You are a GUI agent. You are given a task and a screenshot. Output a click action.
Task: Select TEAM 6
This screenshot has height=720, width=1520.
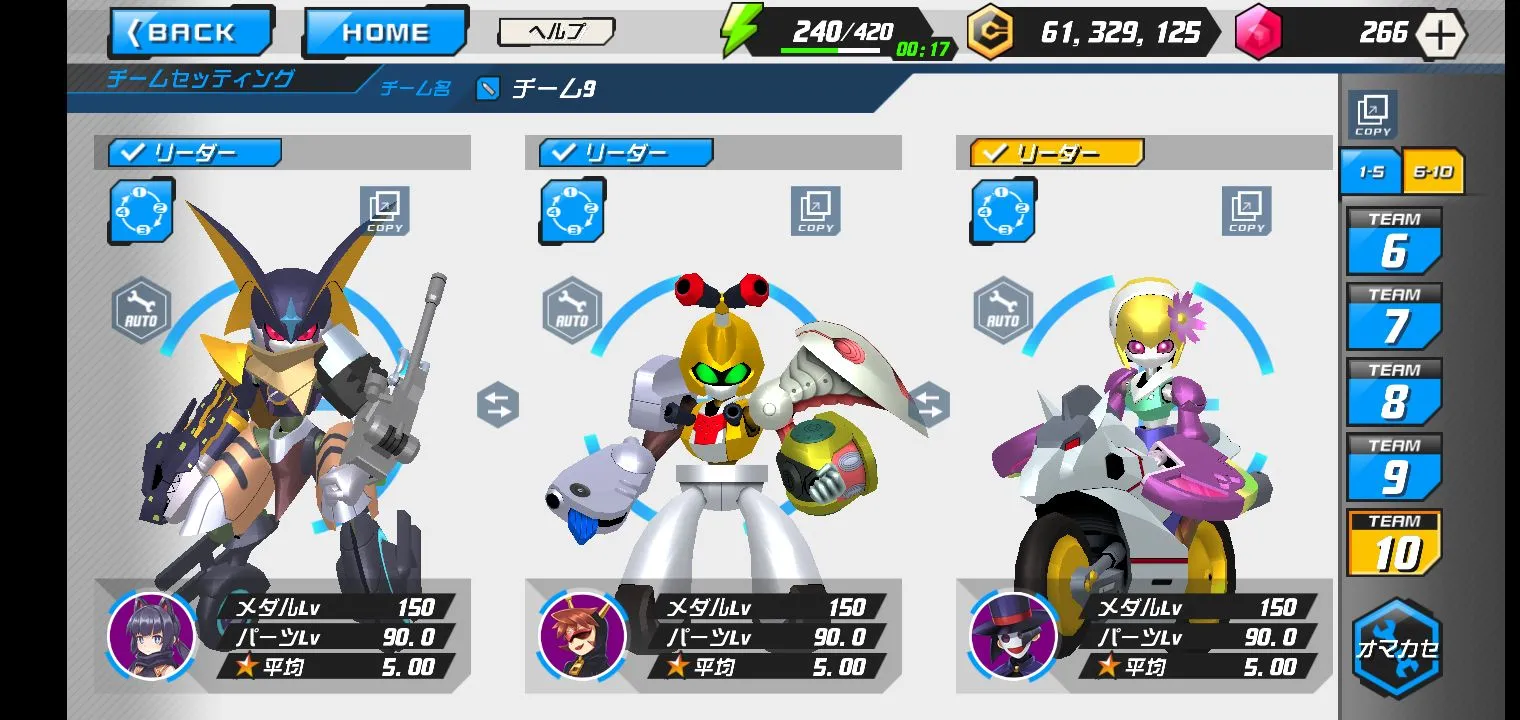(1394, 242)
